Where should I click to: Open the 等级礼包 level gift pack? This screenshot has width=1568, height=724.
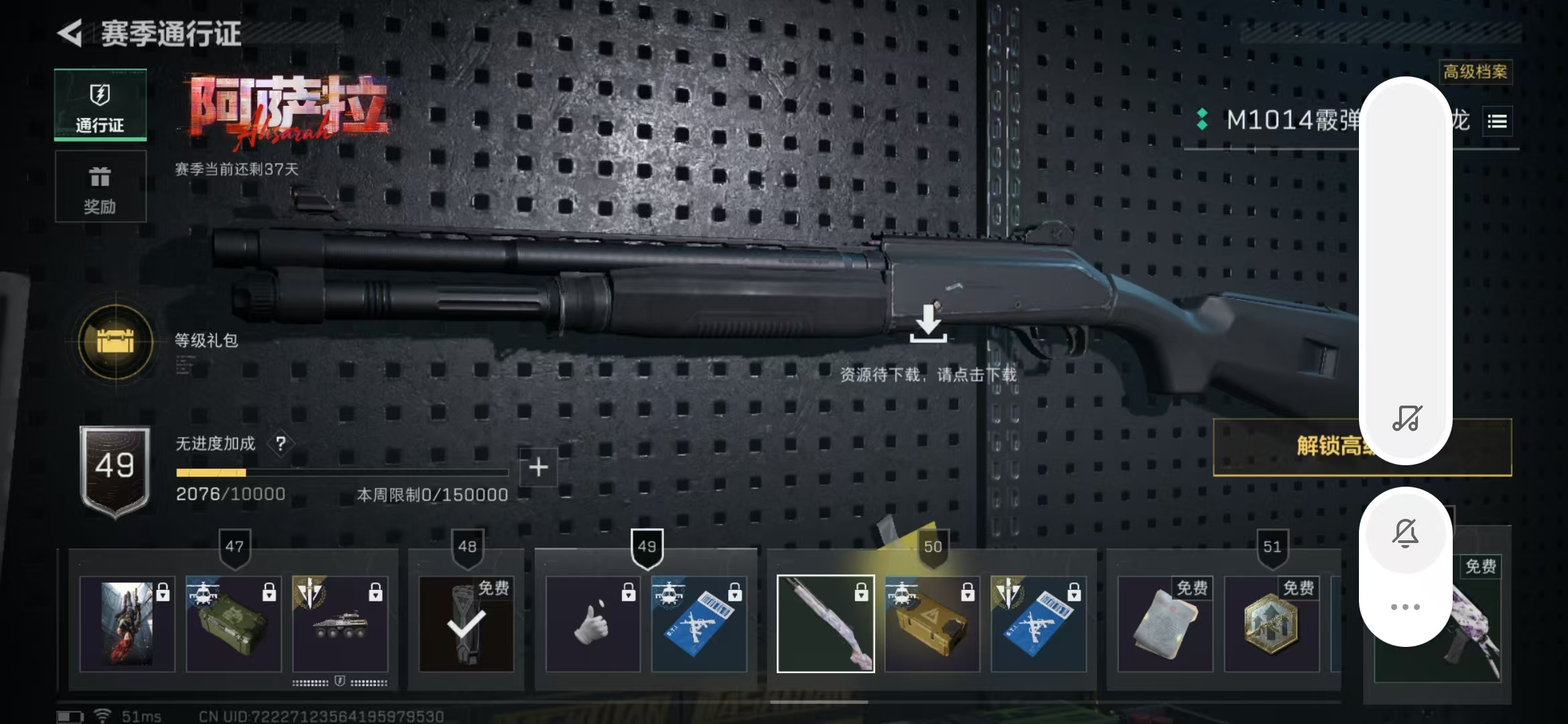pyautogui.click(x=116, y=342)
